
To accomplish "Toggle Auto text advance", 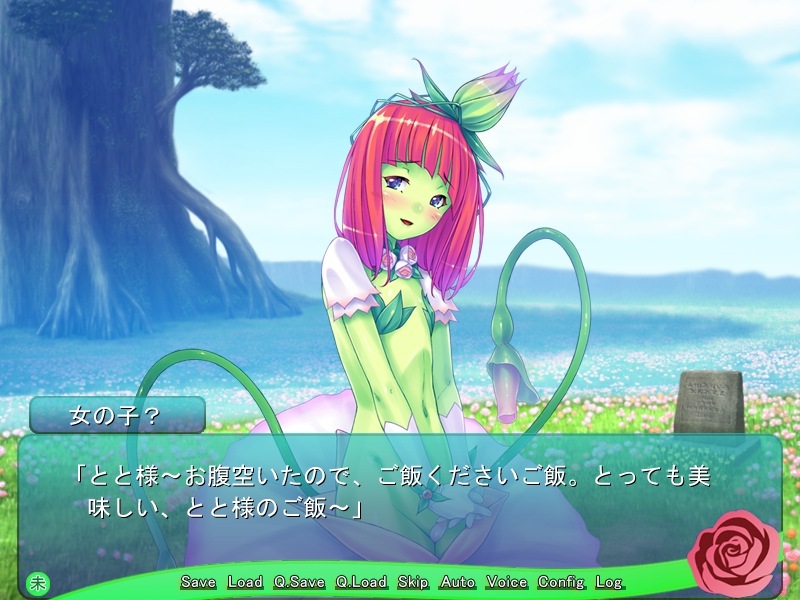I will (x=458, y=582).
